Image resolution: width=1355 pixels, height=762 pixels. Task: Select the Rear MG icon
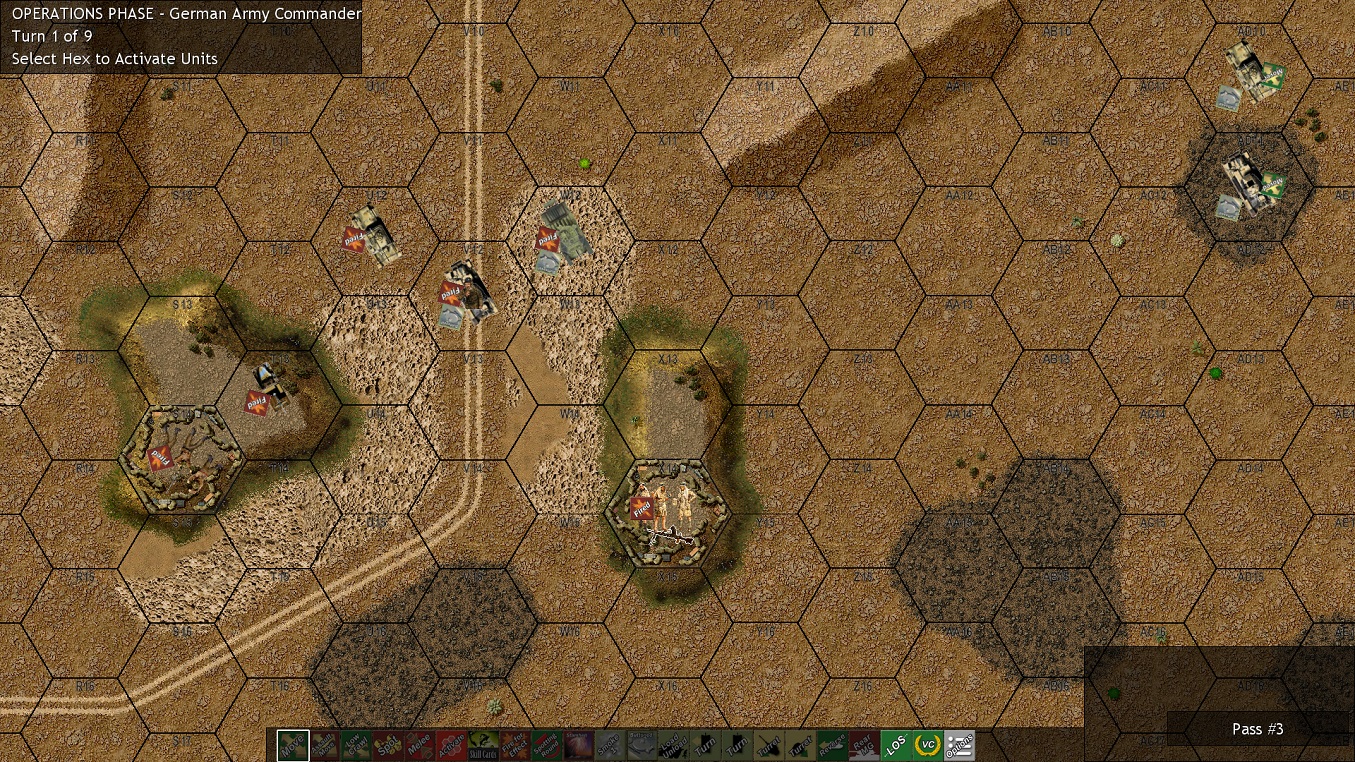point(865,745)
